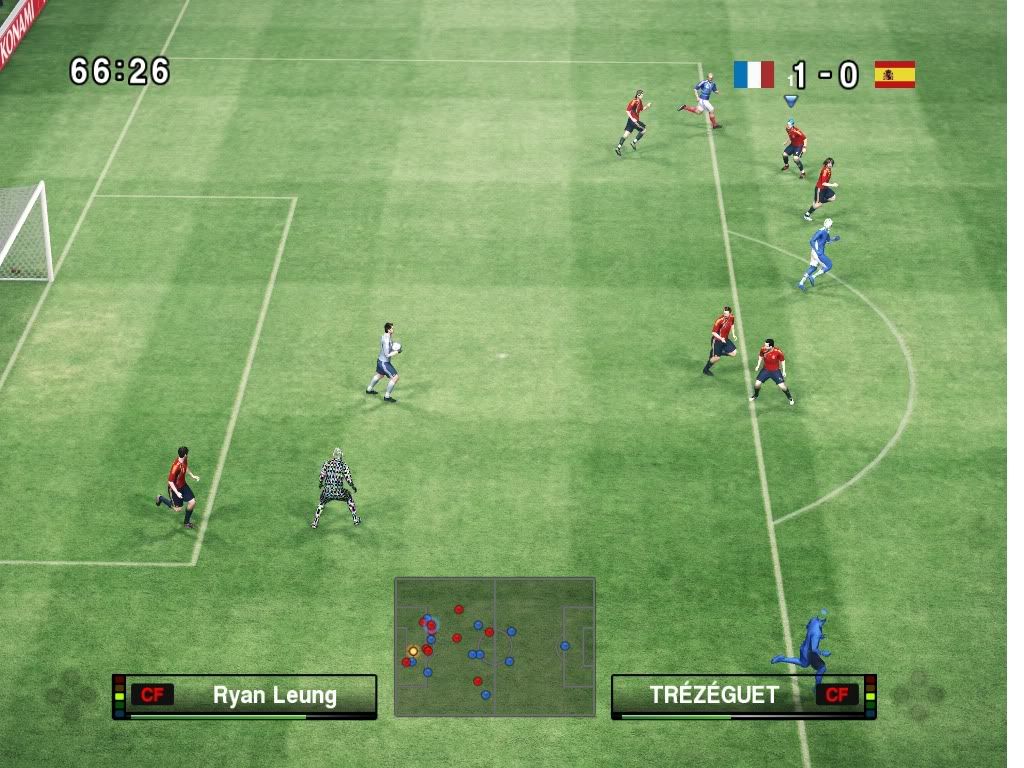Click the CF badge beside Ryan Leung

click(x=152, y=695)
